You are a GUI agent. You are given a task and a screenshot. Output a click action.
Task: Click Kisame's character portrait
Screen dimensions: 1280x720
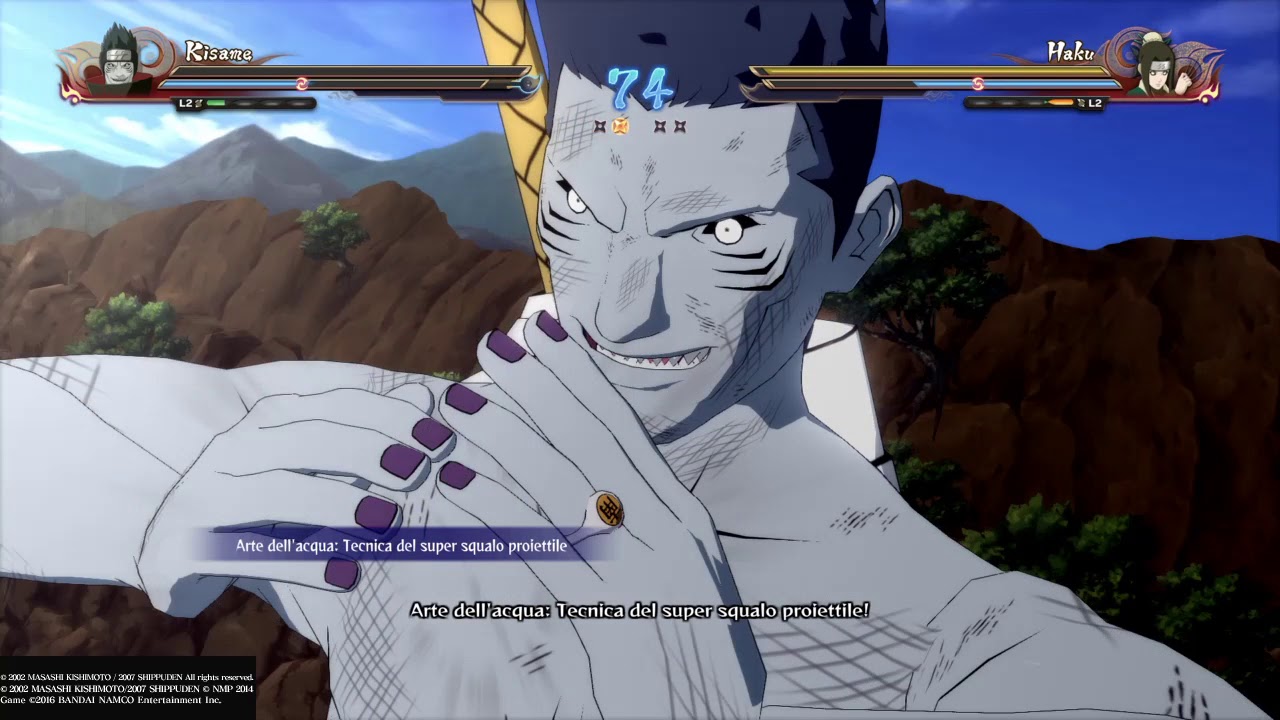coord(120,62)
